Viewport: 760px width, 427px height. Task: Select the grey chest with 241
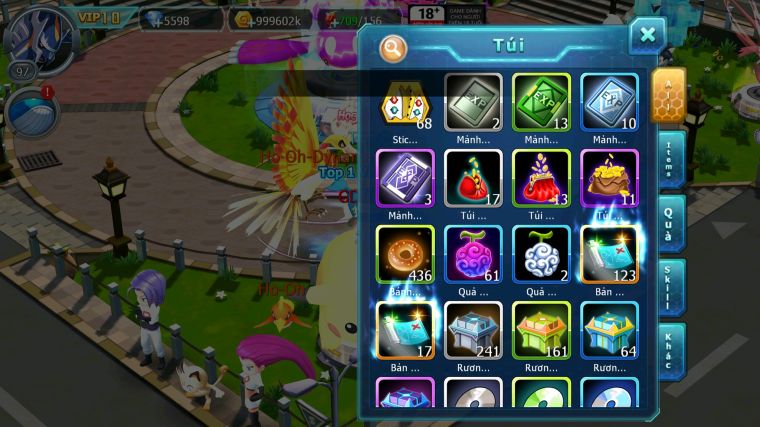coord(473,329)
